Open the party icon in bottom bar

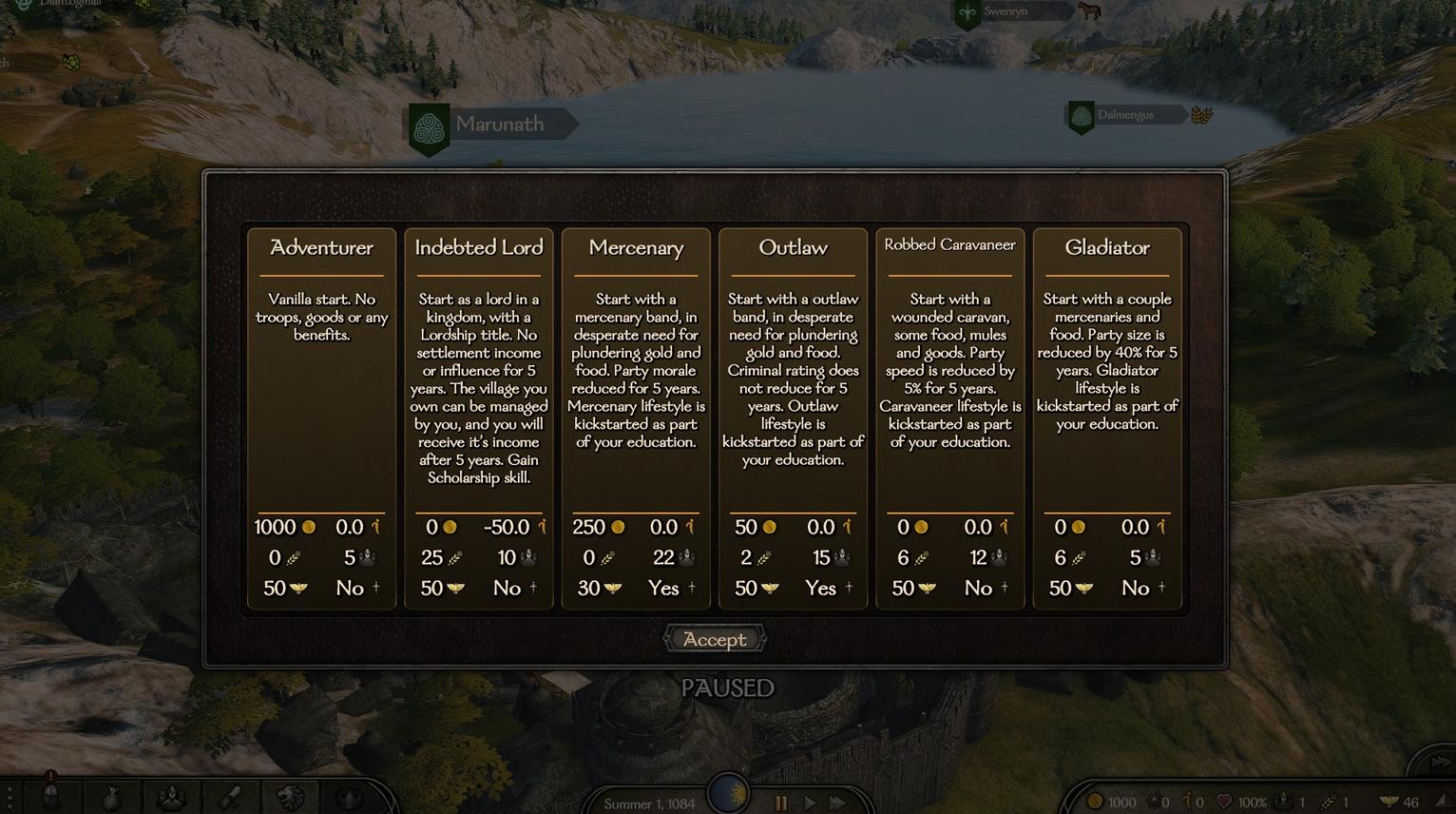pos(171,798)
